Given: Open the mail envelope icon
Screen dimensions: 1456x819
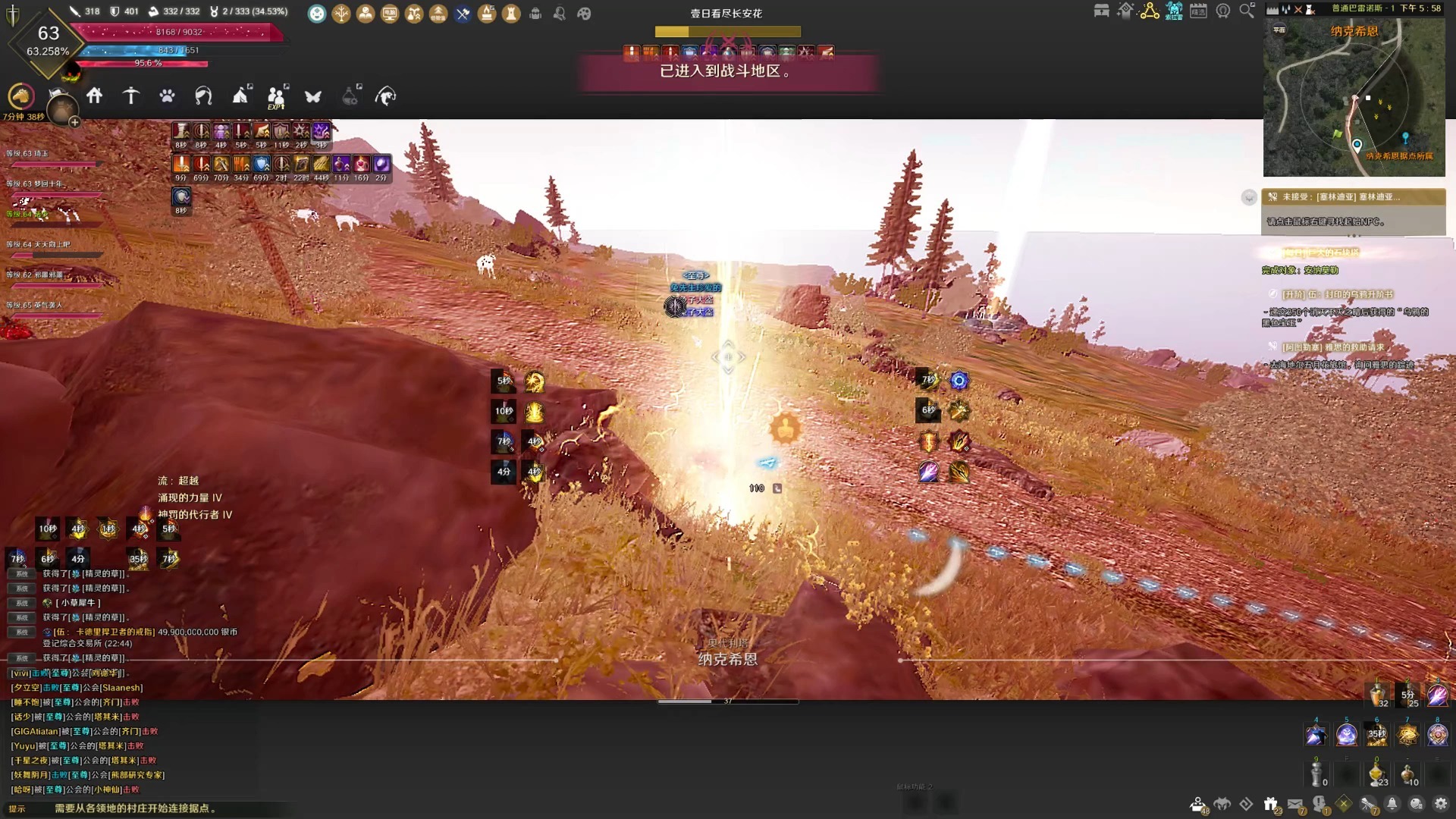Looking at the screenshot, I should pos(1295,804).
